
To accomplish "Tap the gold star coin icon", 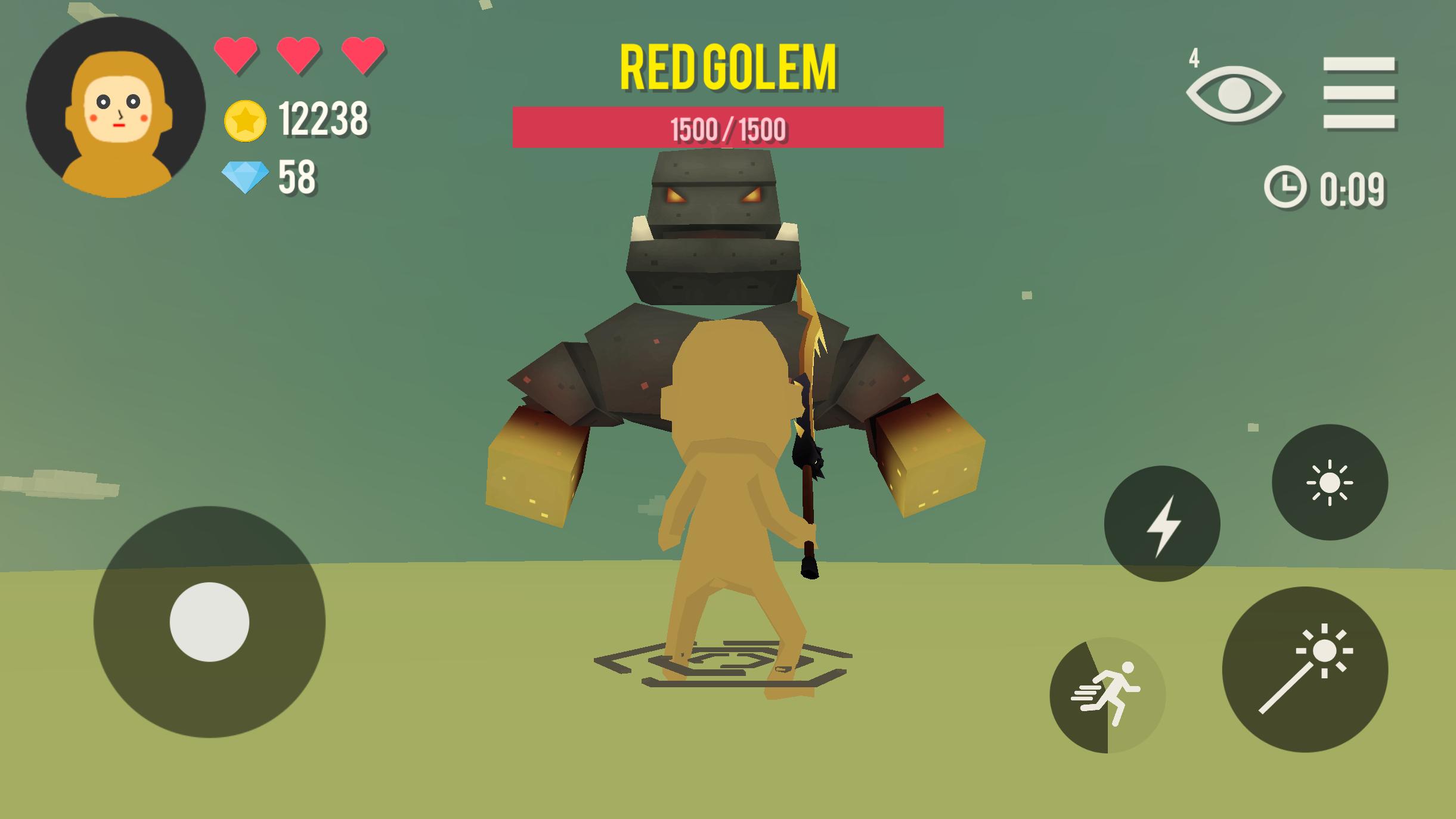I will (245, 121).
